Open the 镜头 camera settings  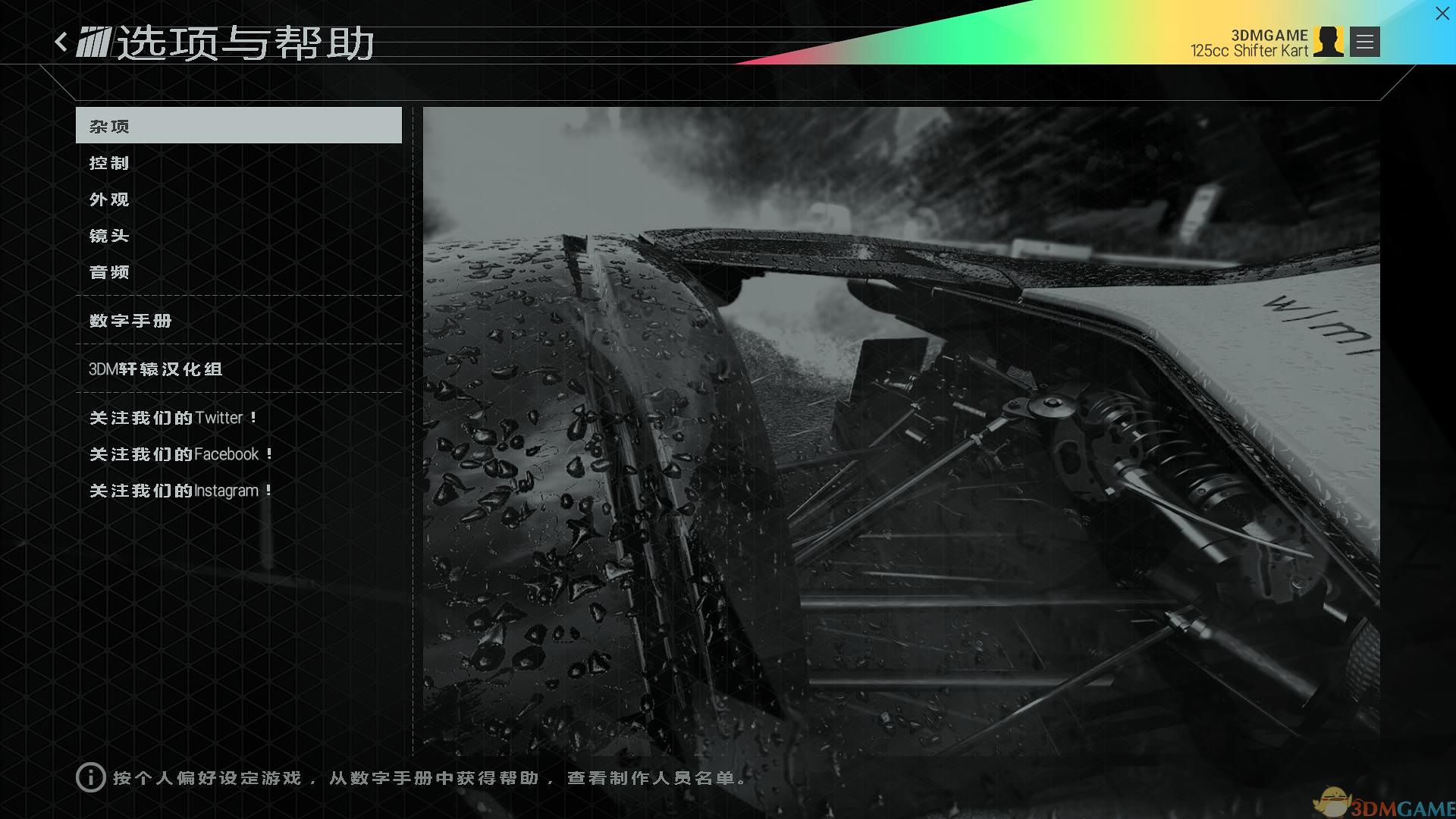click(x=109, y=236)
